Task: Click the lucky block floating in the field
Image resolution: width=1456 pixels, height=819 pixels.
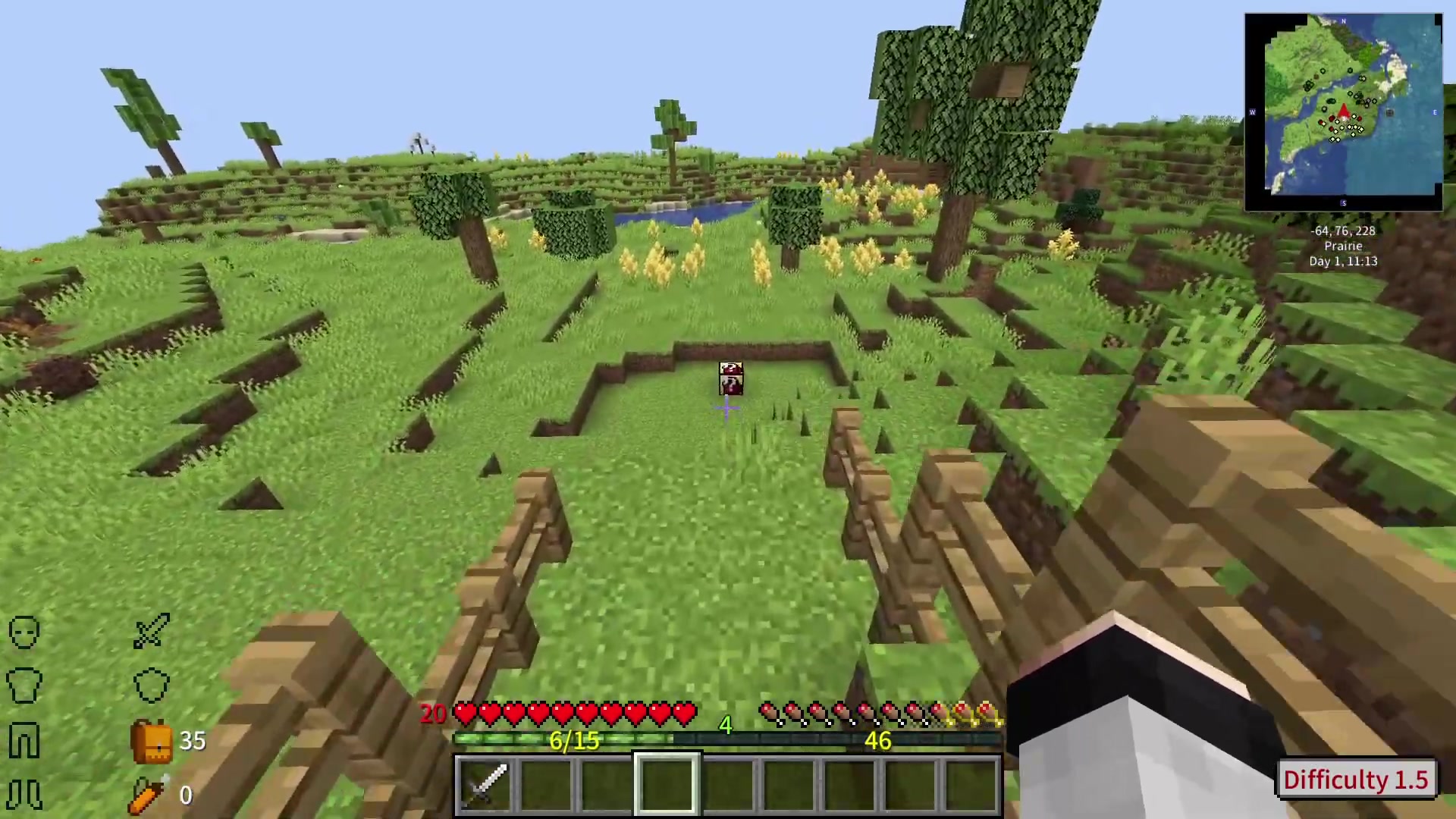Action: tap(730, 379)
